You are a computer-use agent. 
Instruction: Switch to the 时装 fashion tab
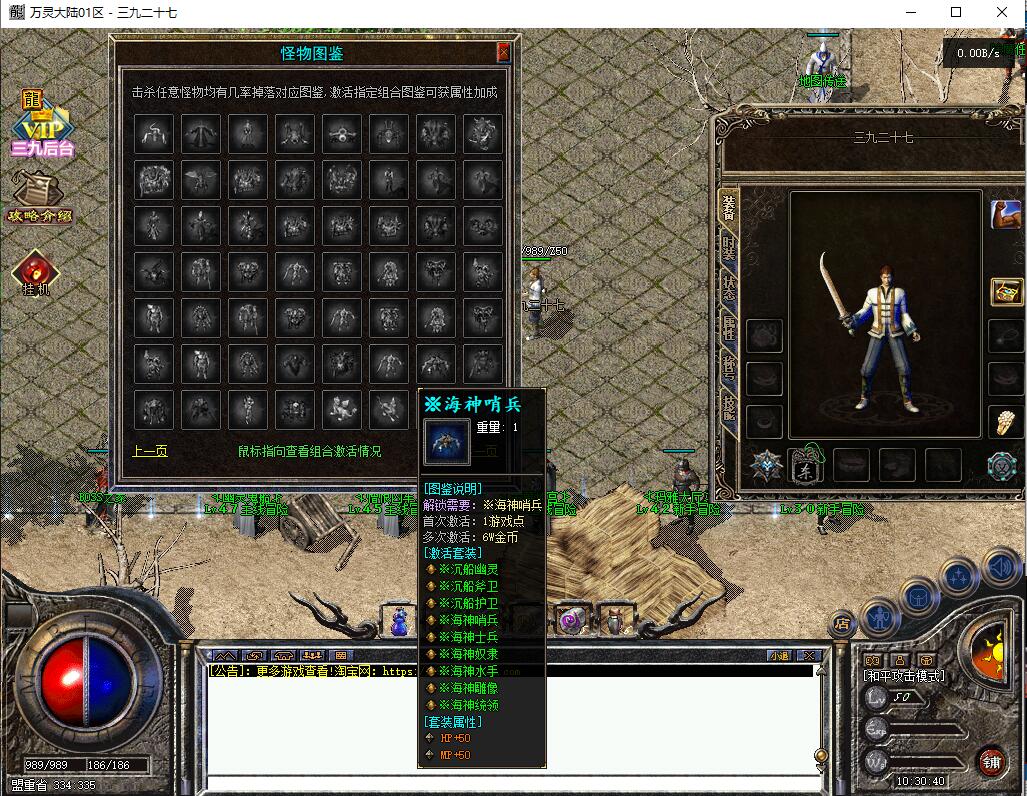tap(729, 248)
